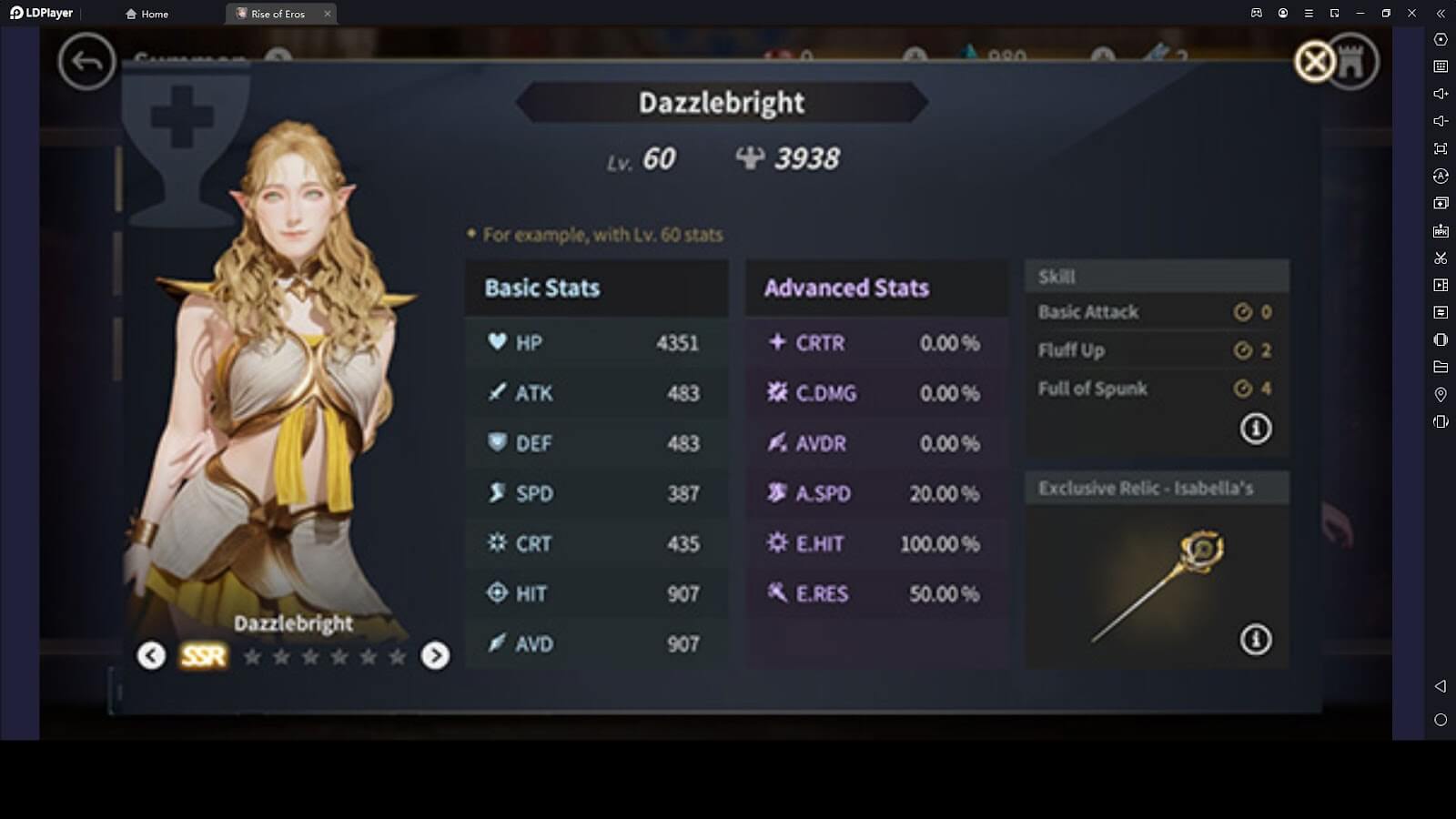The width and height of the screenshot is (1456, 819).
Task: Open the operation recorder tool
Action: tap(1441, 285)
